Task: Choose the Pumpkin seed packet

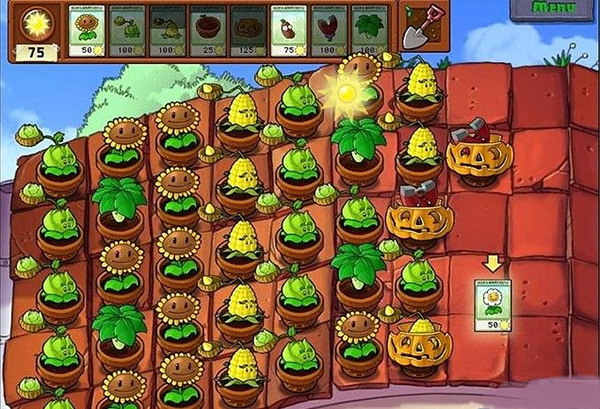Action: [249, 31]
